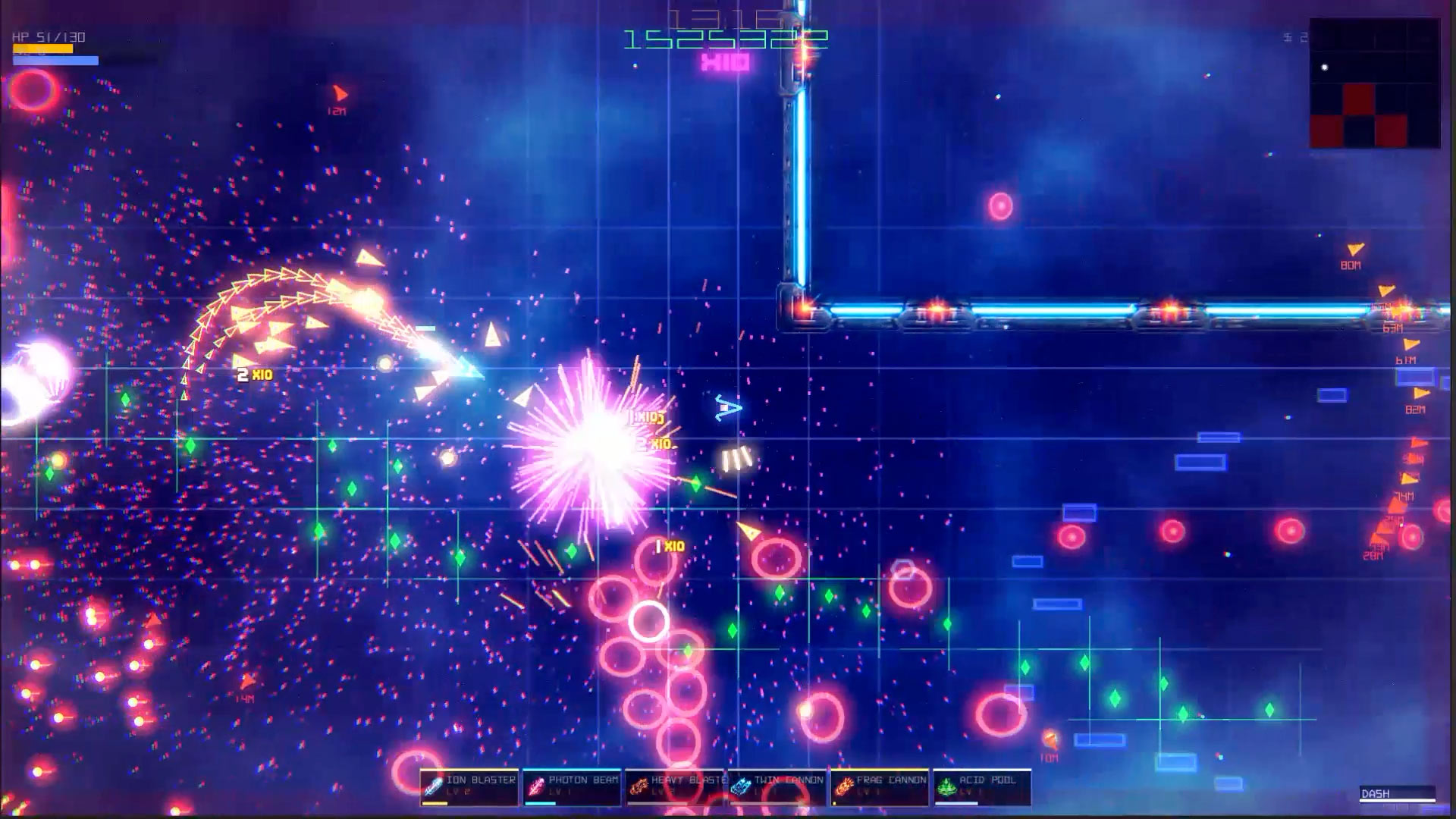Image resolution: width=1456 pixels, height=819 pixels.
Task: Select the Acid Pool weapon slot
Action: (x=982, y=787)
